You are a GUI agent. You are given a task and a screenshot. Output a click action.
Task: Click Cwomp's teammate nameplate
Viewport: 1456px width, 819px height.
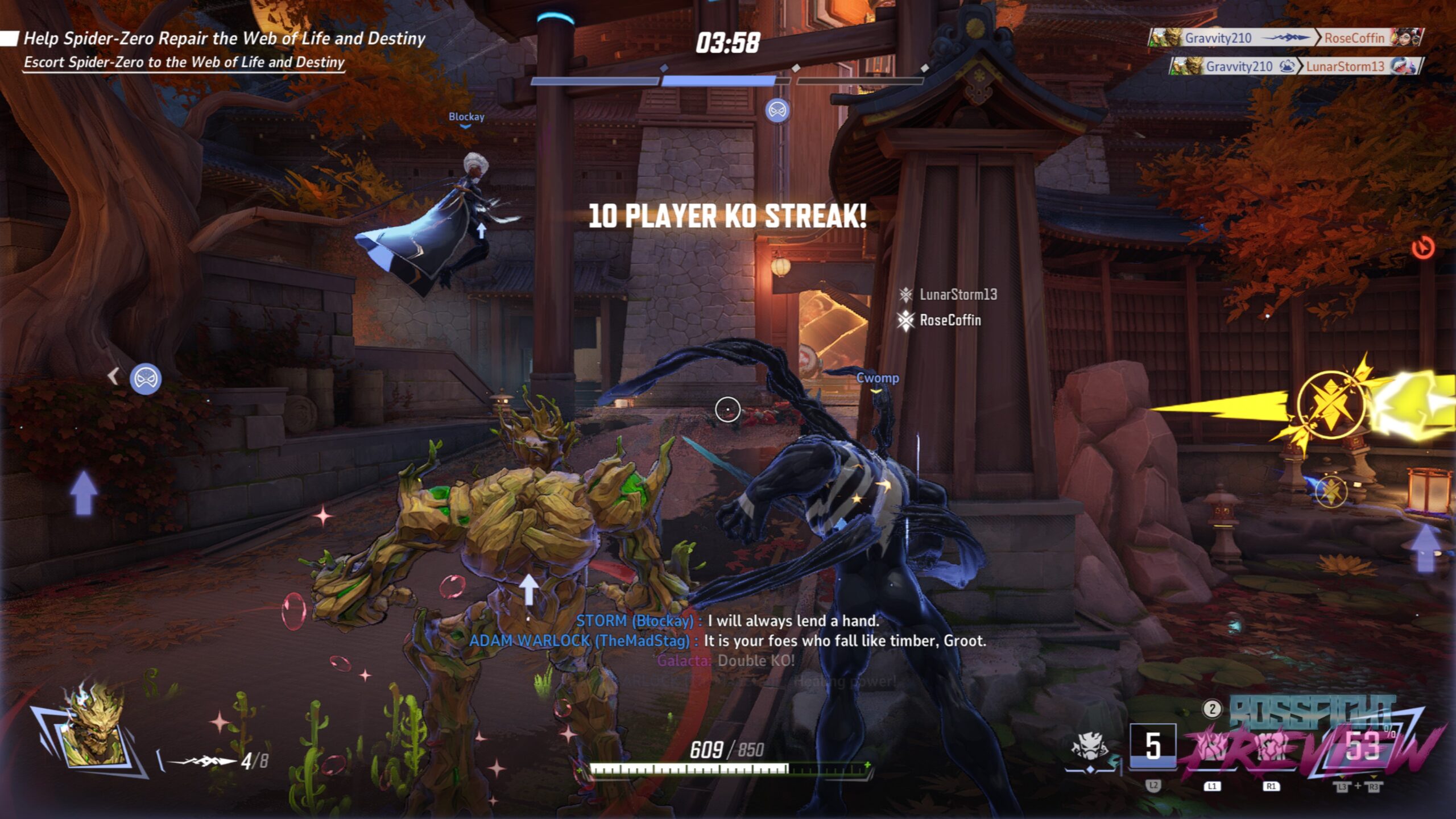878,378
